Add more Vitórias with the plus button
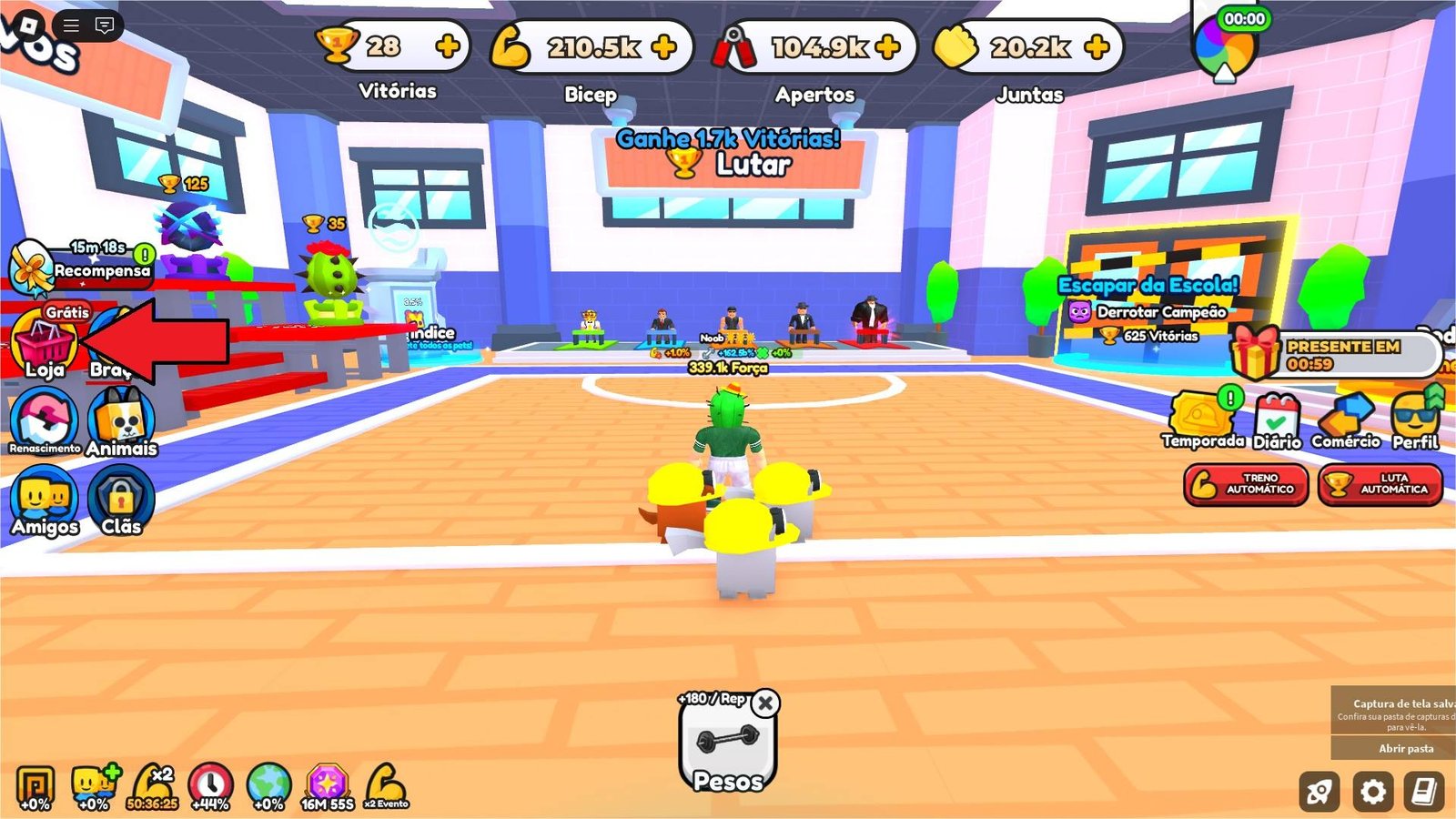This screenshot has height=819, width=1456. click(448, 46)
